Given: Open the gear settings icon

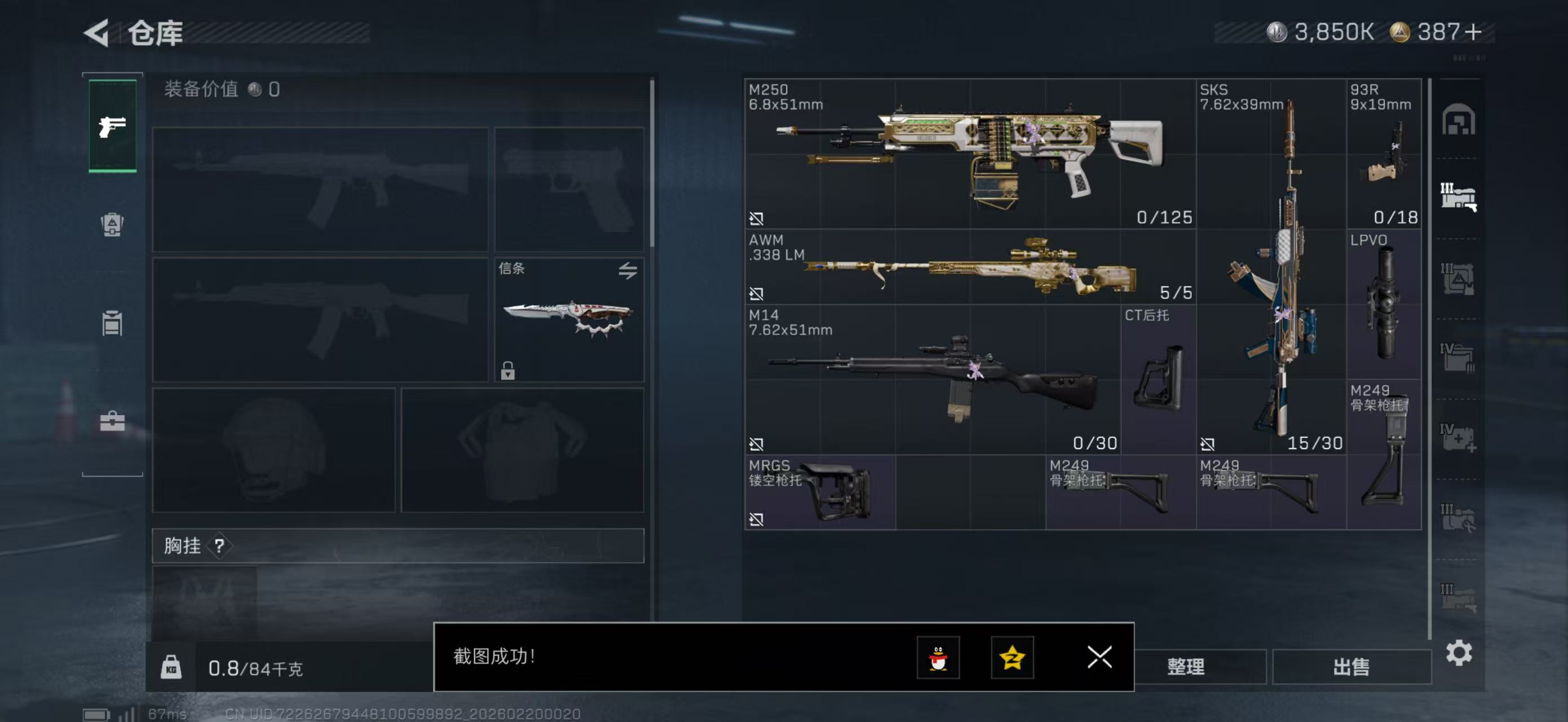Looking at the screenshot, I should 1459,653.
